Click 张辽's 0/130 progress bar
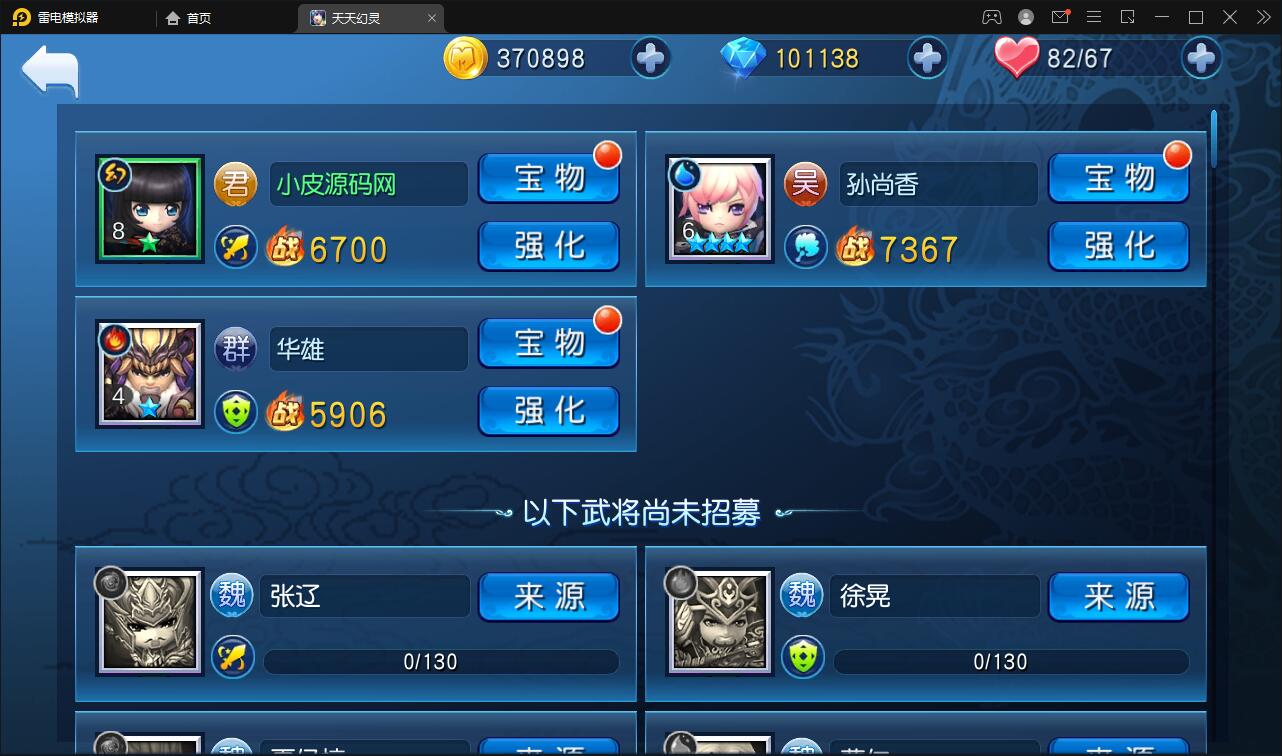Screen dimensions: 1282x756 (x=440, y=661)
